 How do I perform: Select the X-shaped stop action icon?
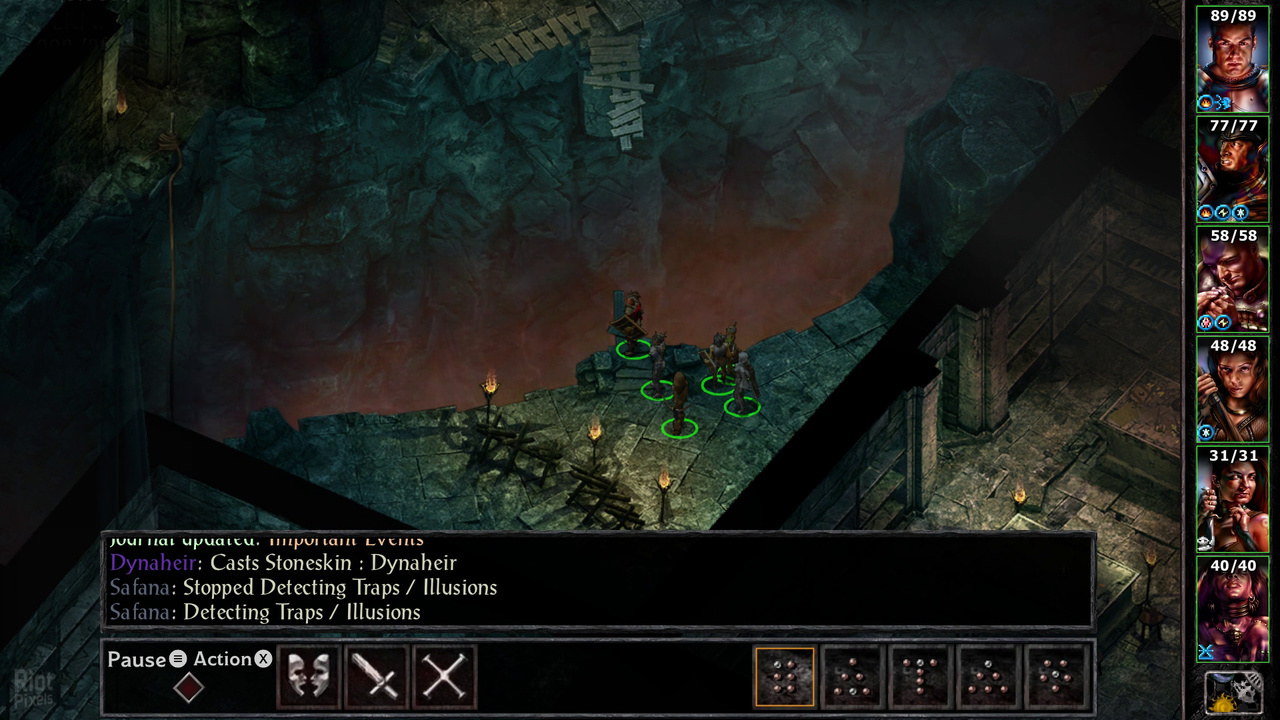443,677
